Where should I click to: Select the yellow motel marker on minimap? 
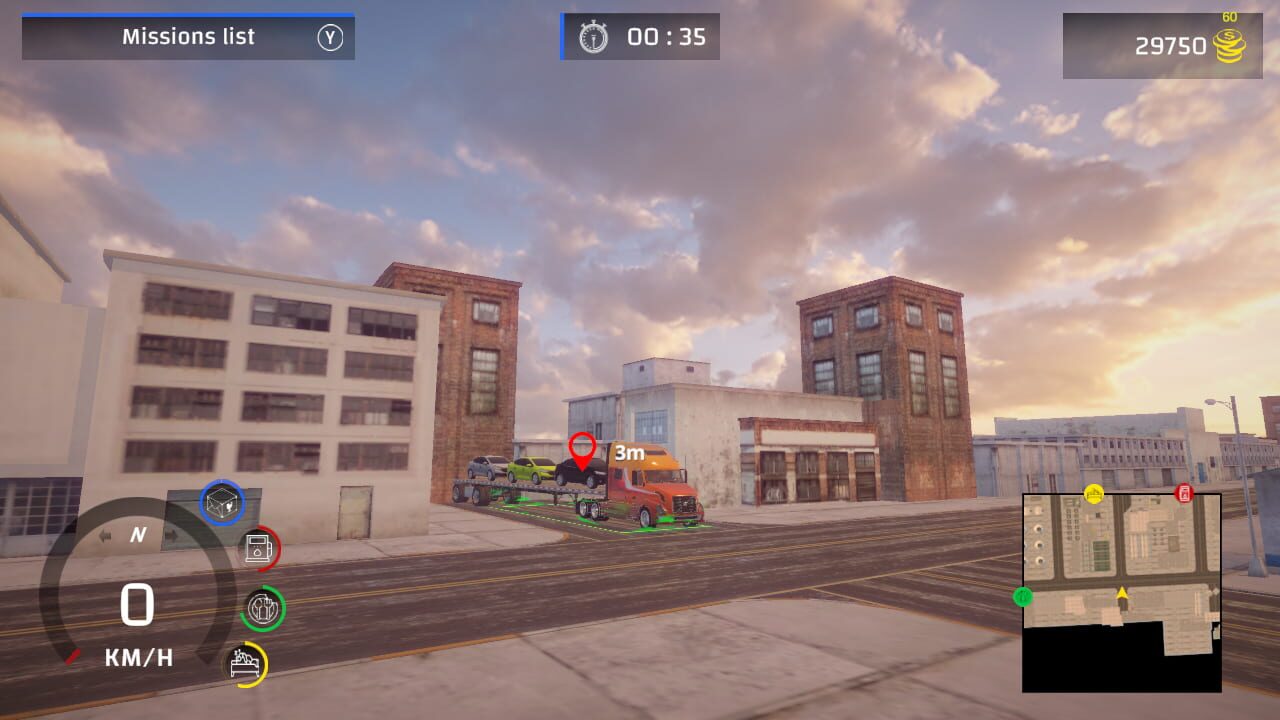click(1094, 494)
